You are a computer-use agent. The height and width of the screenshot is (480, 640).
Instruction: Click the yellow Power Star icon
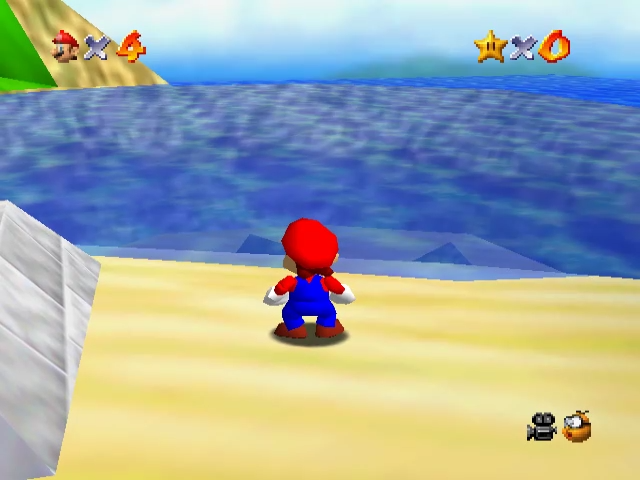click(x=490, y=46)
